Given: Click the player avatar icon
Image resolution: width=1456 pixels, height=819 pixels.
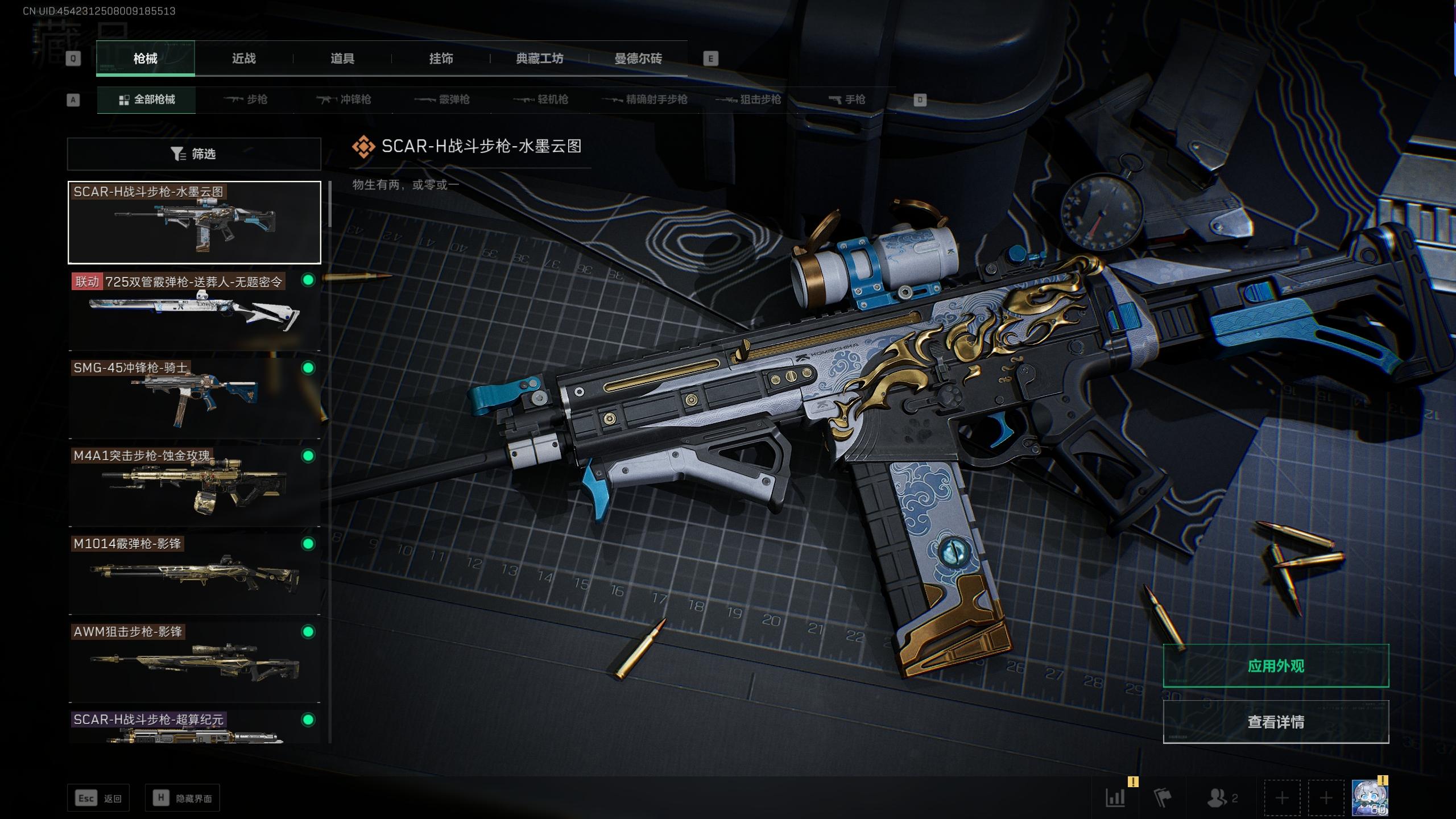Looking at the screenshot, I should pos(1369,798).
